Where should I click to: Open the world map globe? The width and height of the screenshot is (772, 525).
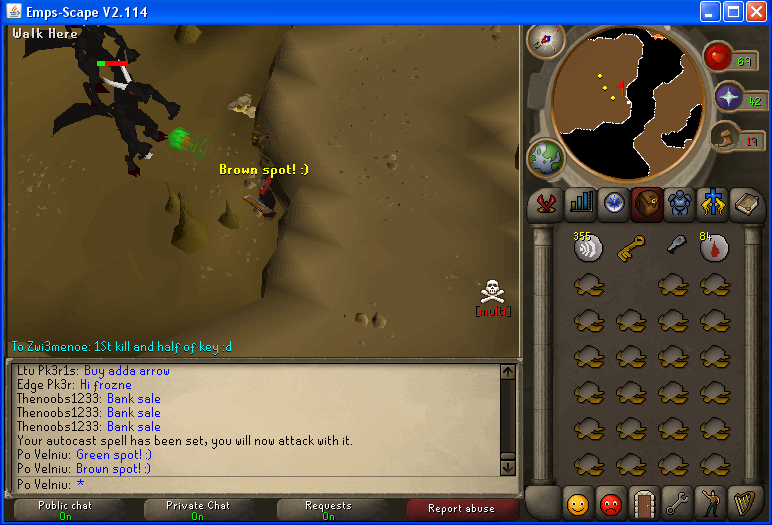tap(546, 158)
